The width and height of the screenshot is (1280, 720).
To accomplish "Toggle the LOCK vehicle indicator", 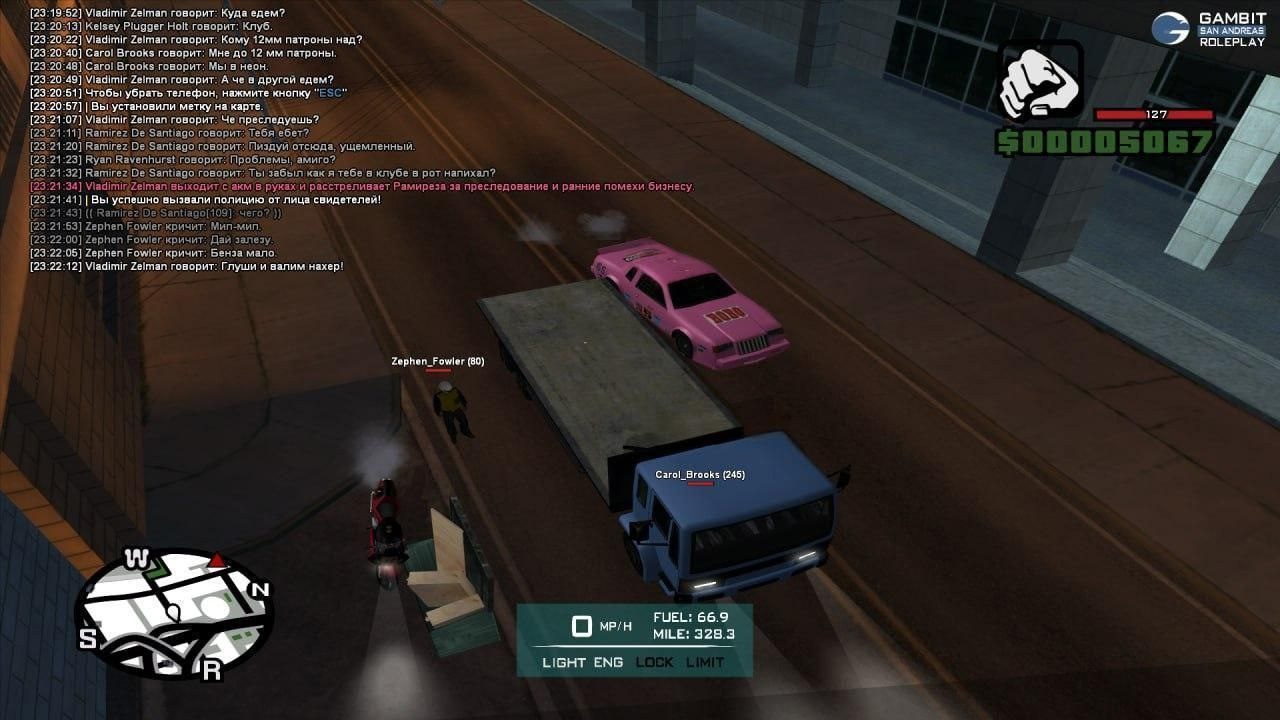I will (x=654, y=662).
